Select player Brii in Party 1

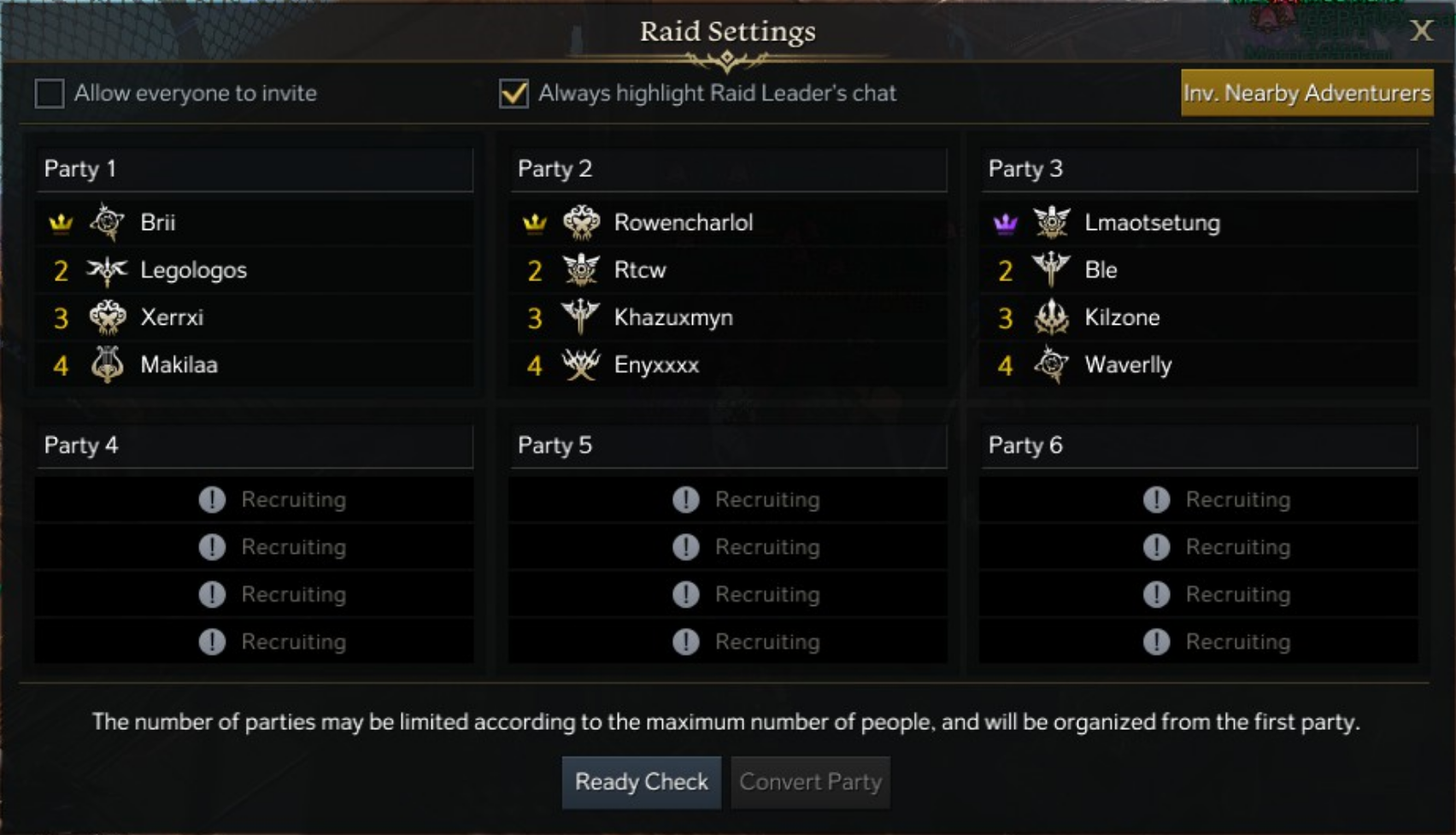click(x=158, y=223)
